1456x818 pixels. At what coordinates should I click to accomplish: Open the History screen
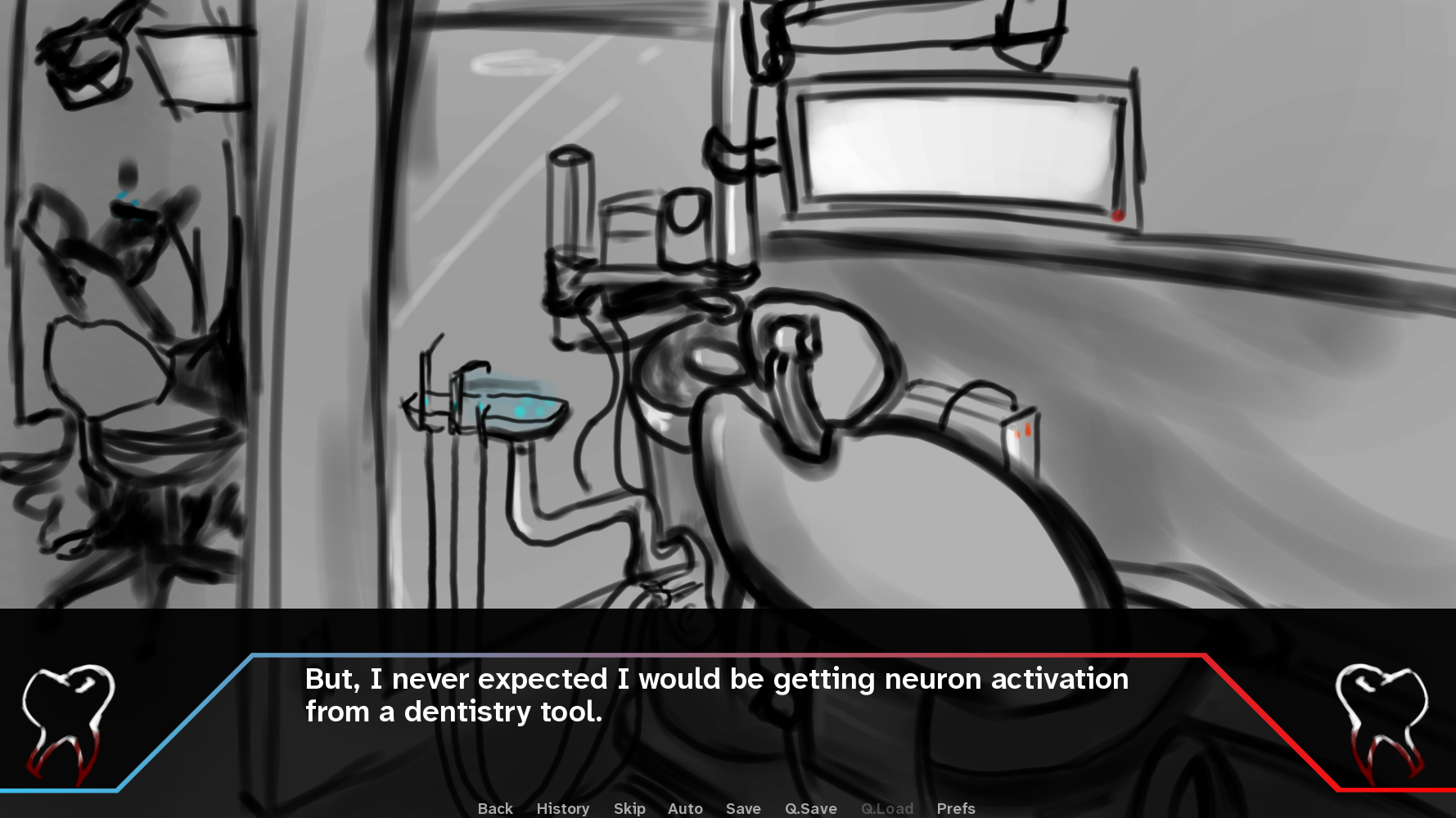(x=562, y=808)
